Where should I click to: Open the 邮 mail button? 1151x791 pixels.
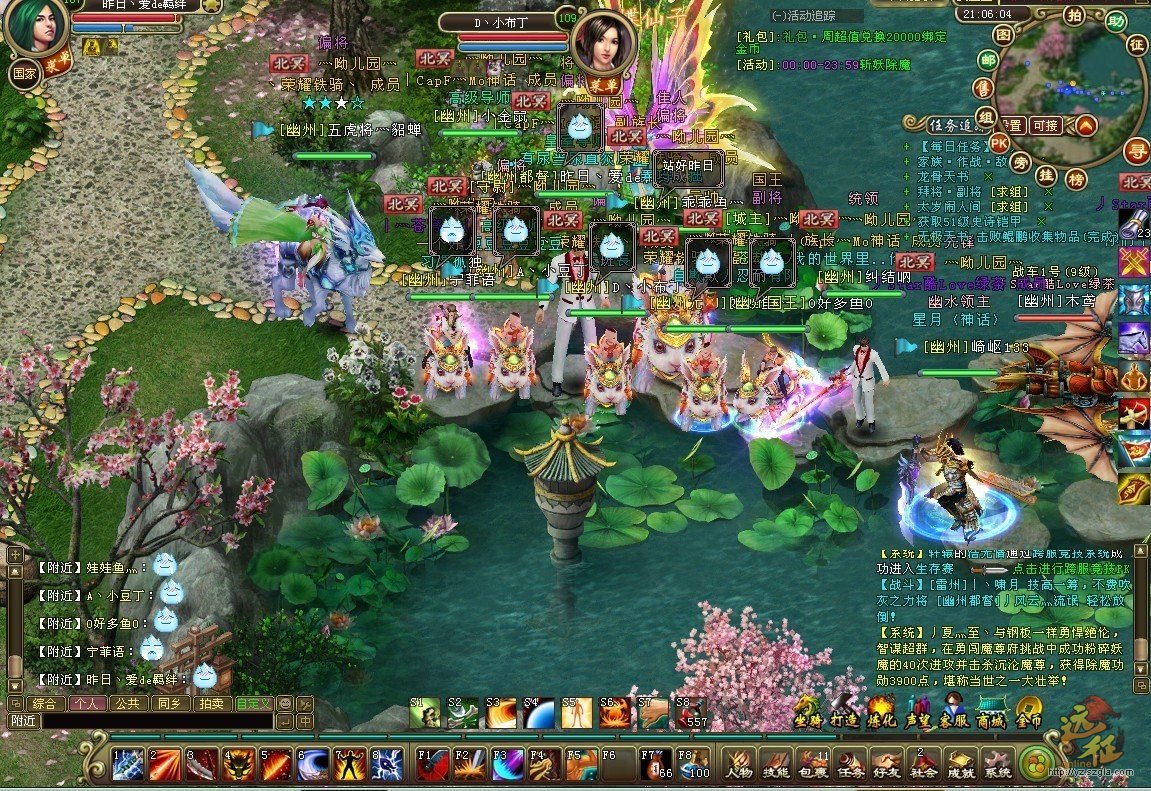(987, 61)
